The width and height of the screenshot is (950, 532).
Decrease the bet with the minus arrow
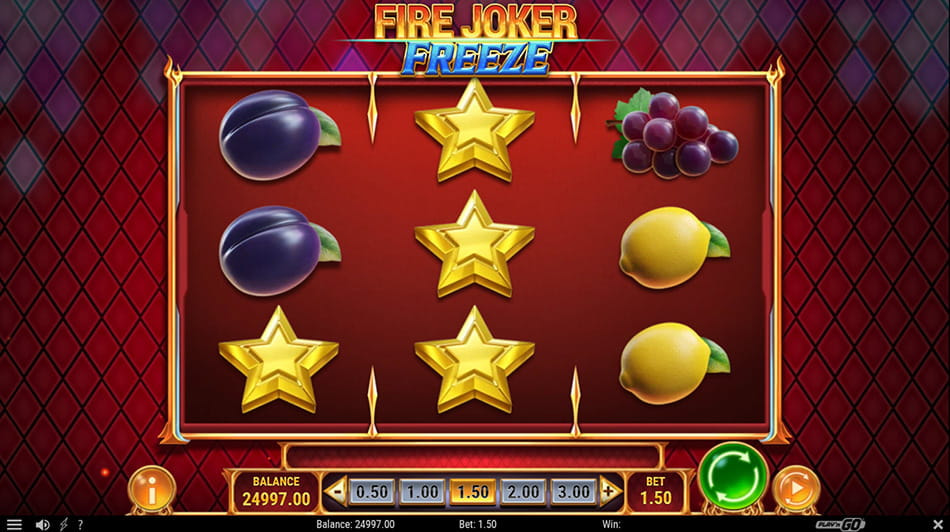pos(336,491)
